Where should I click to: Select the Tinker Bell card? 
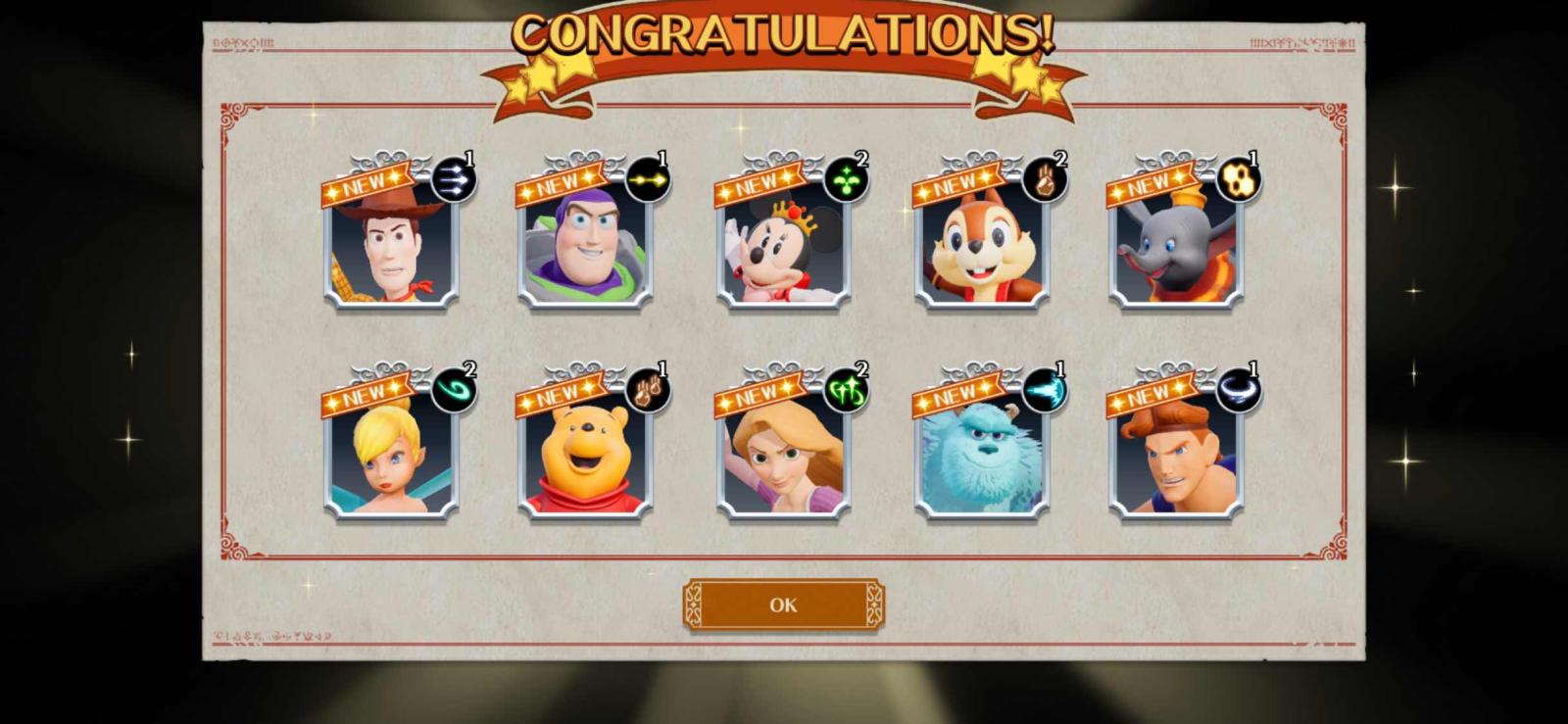click(391, 453)
